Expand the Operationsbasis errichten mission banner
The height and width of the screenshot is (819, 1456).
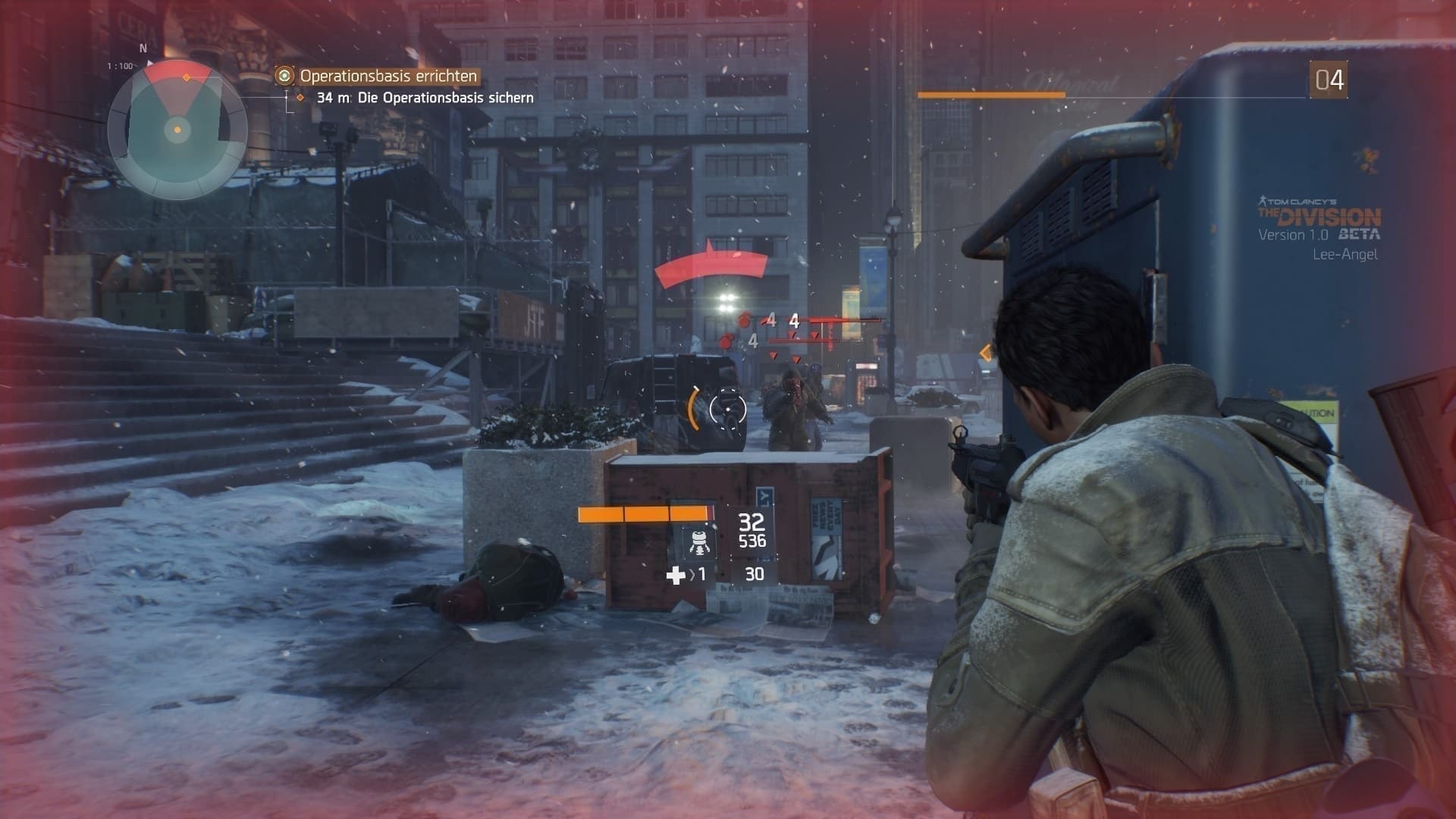point(388,77)
